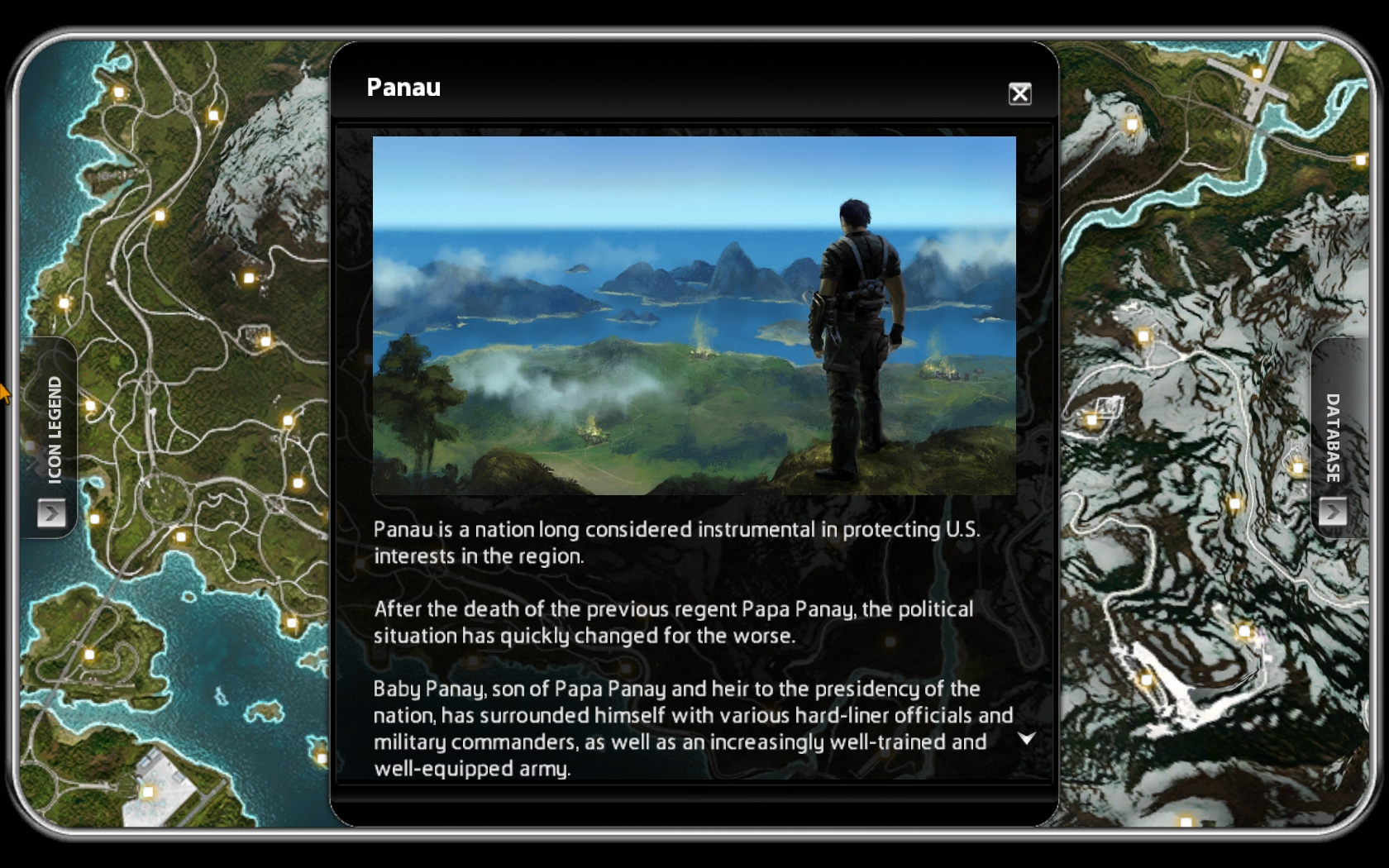Click the down arrow to read more text

(x=1026, y=738)
